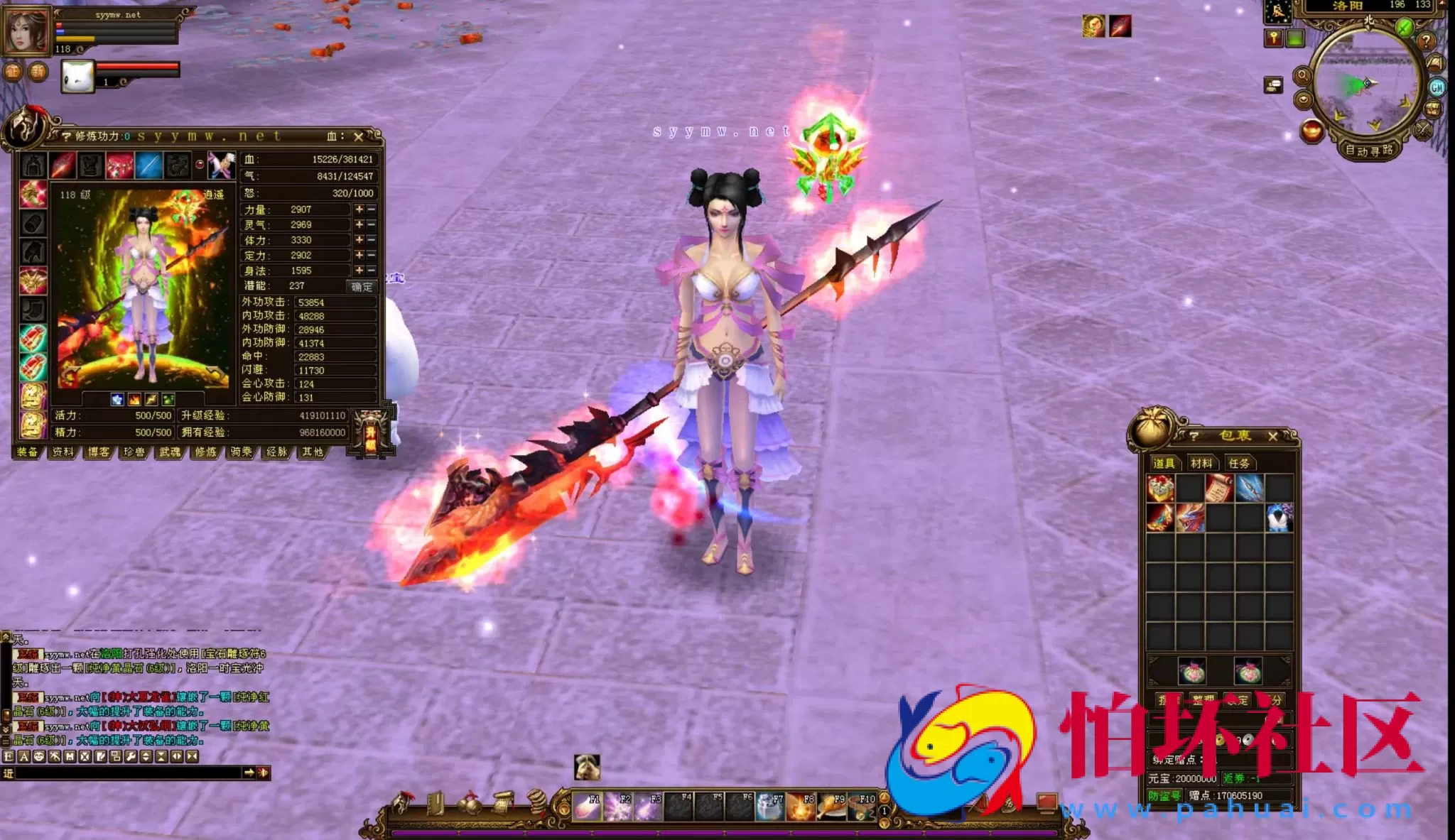
Task: Click 自动寻路 to start auto-pathfinding
Action: [x=1369, y=151]
